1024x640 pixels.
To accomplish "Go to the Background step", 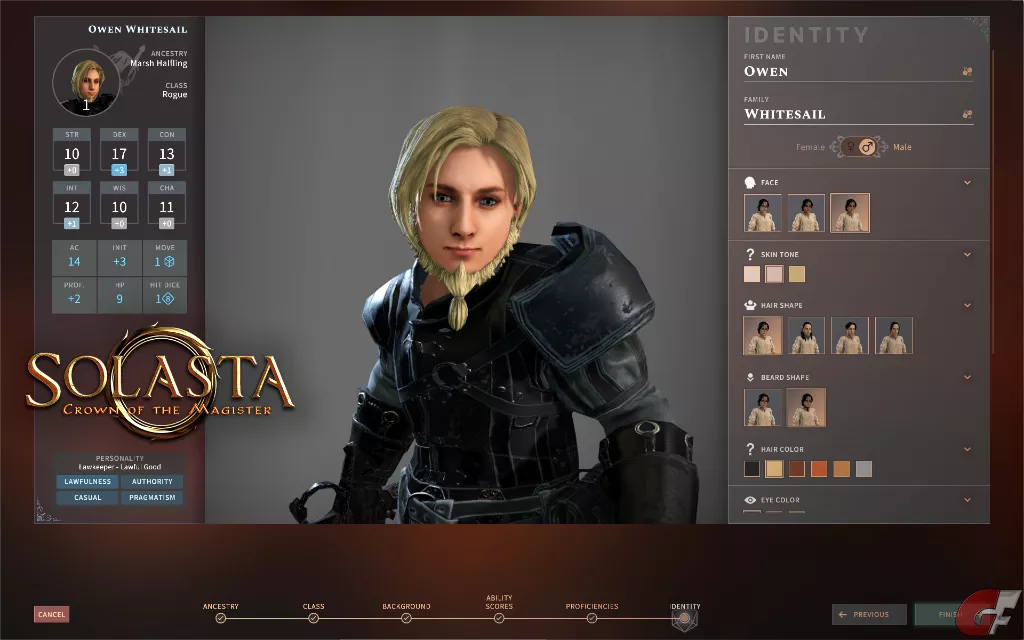I will point(406,618).
